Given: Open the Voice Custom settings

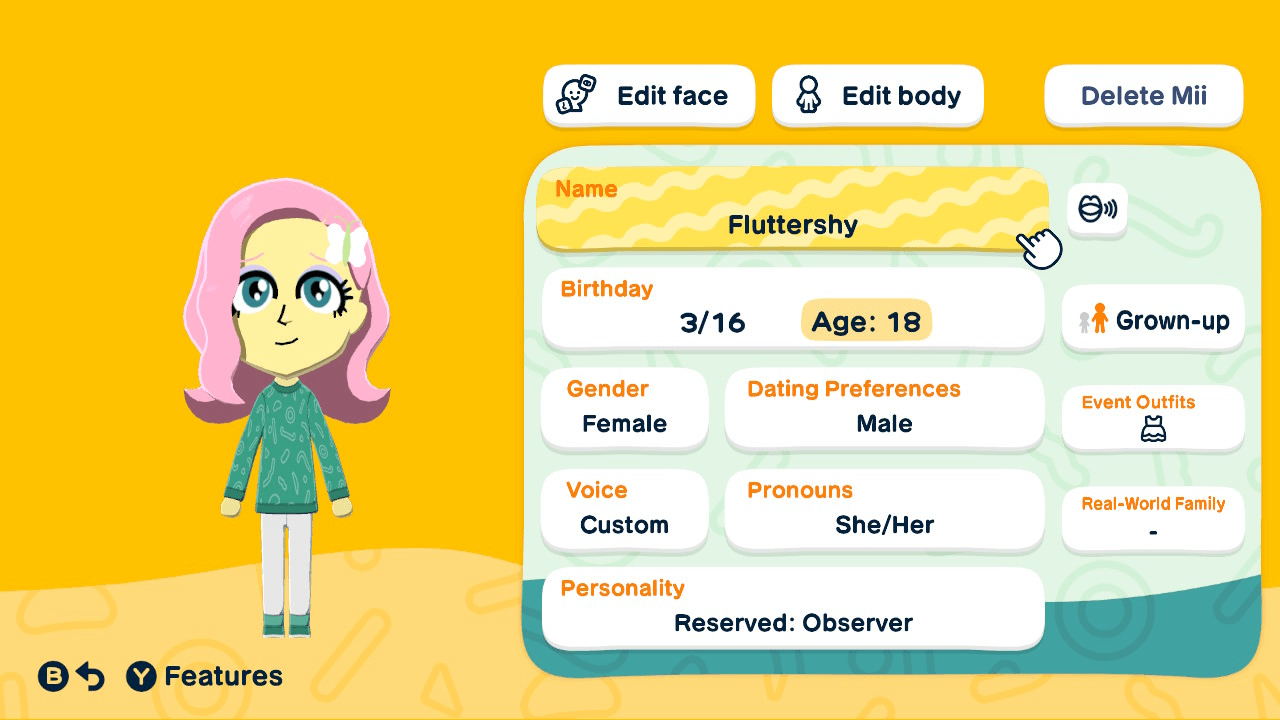Looking at the screenshot, I should coord(624,510).
